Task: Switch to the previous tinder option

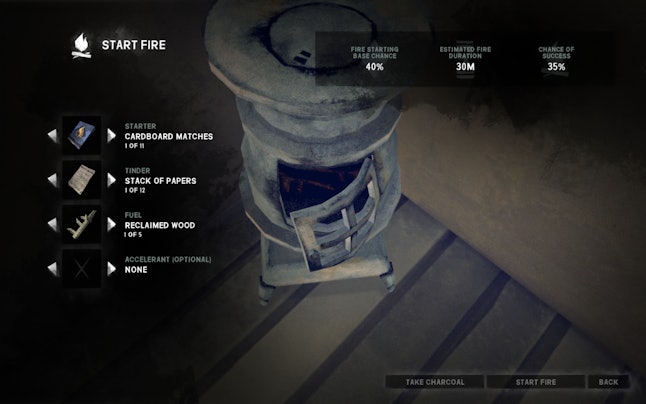Action: pos(52,180)
